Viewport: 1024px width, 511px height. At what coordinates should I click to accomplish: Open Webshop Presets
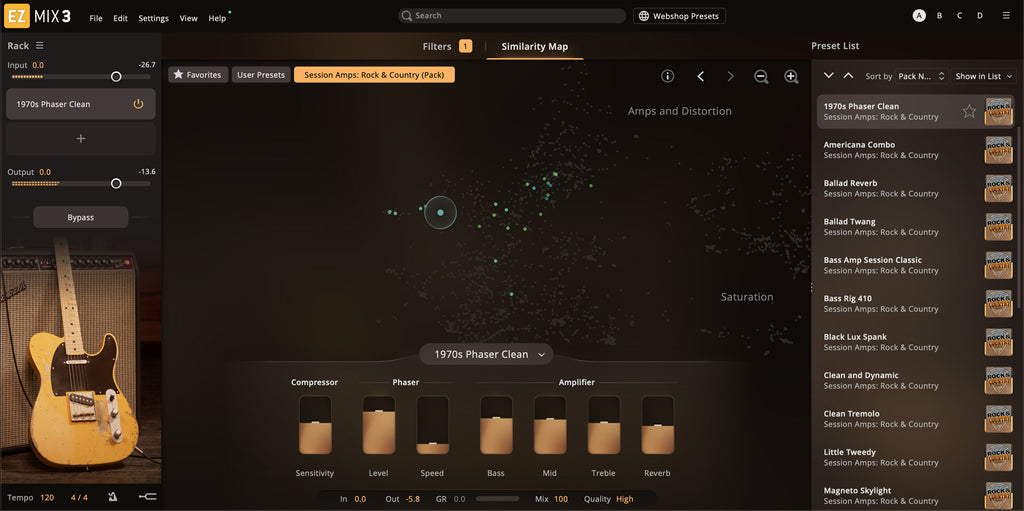coord(680,16)
